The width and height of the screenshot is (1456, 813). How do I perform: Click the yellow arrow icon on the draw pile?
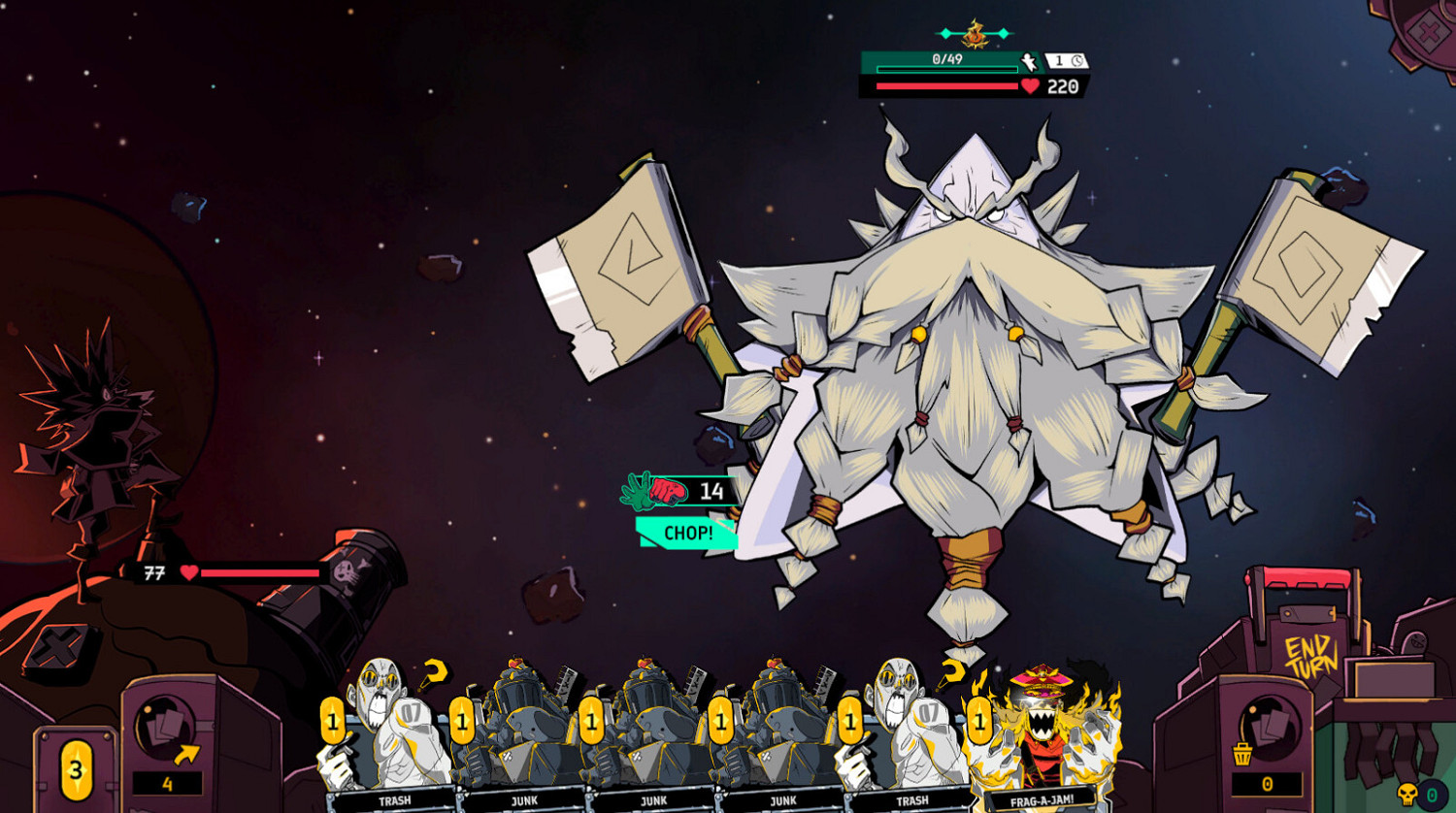pyautogui.click(x=186, y=755)
